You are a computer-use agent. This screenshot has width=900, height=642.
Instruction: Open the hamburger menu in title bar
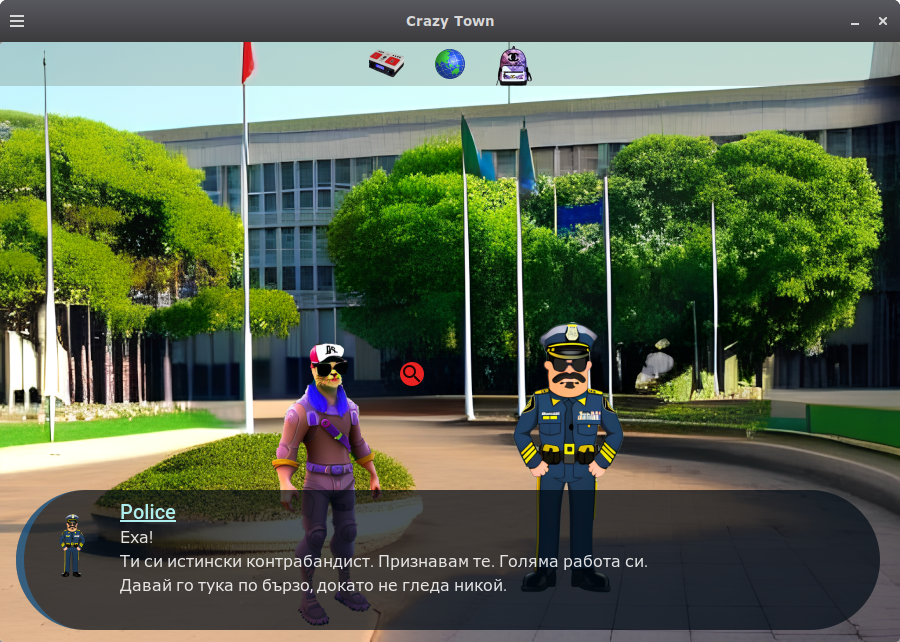pyautogui.click(x=17, y=21)
